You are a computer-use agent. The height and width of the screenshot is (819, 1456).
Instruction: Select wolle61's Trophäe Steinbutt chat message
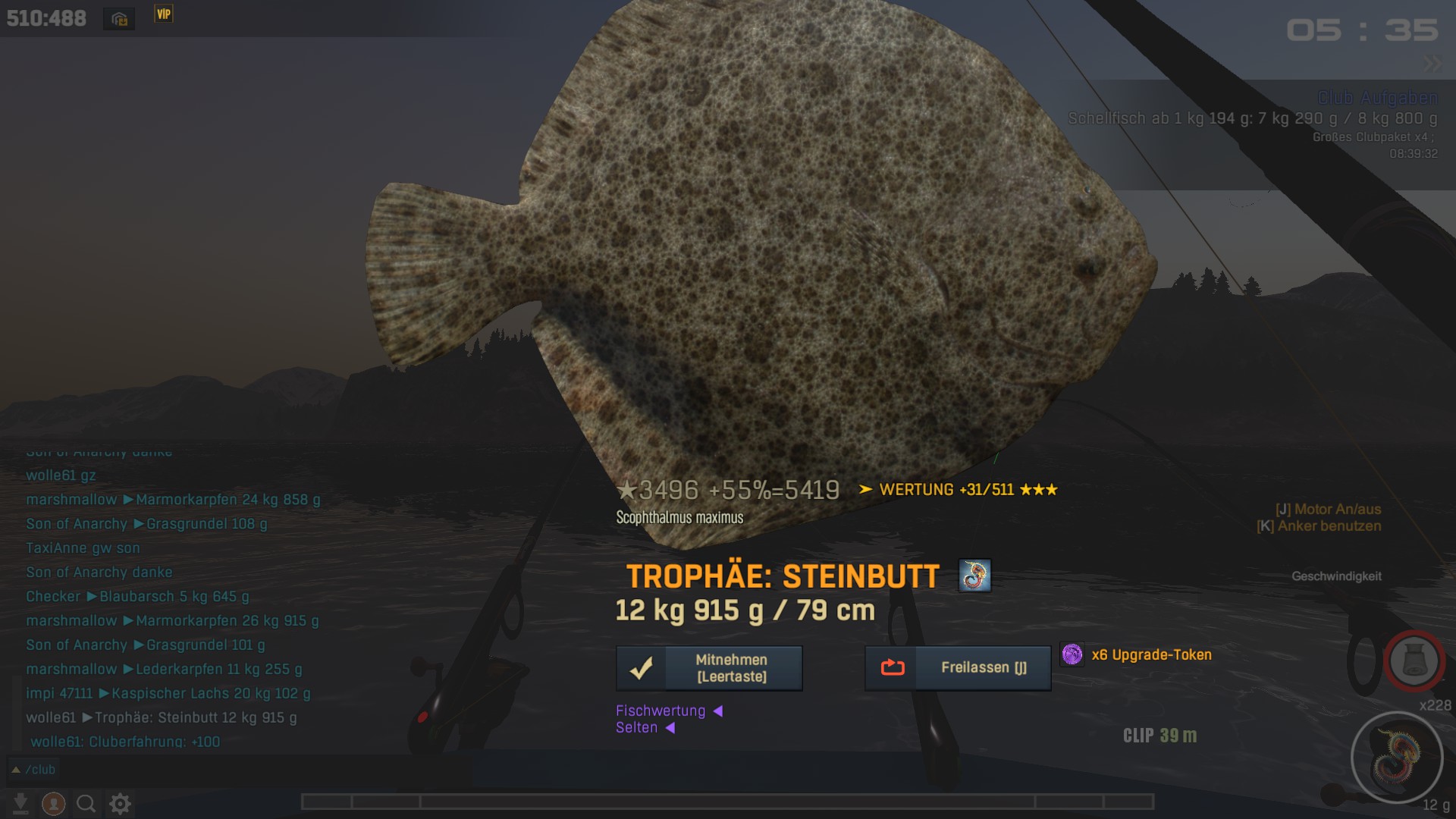(x=162, y=717)
